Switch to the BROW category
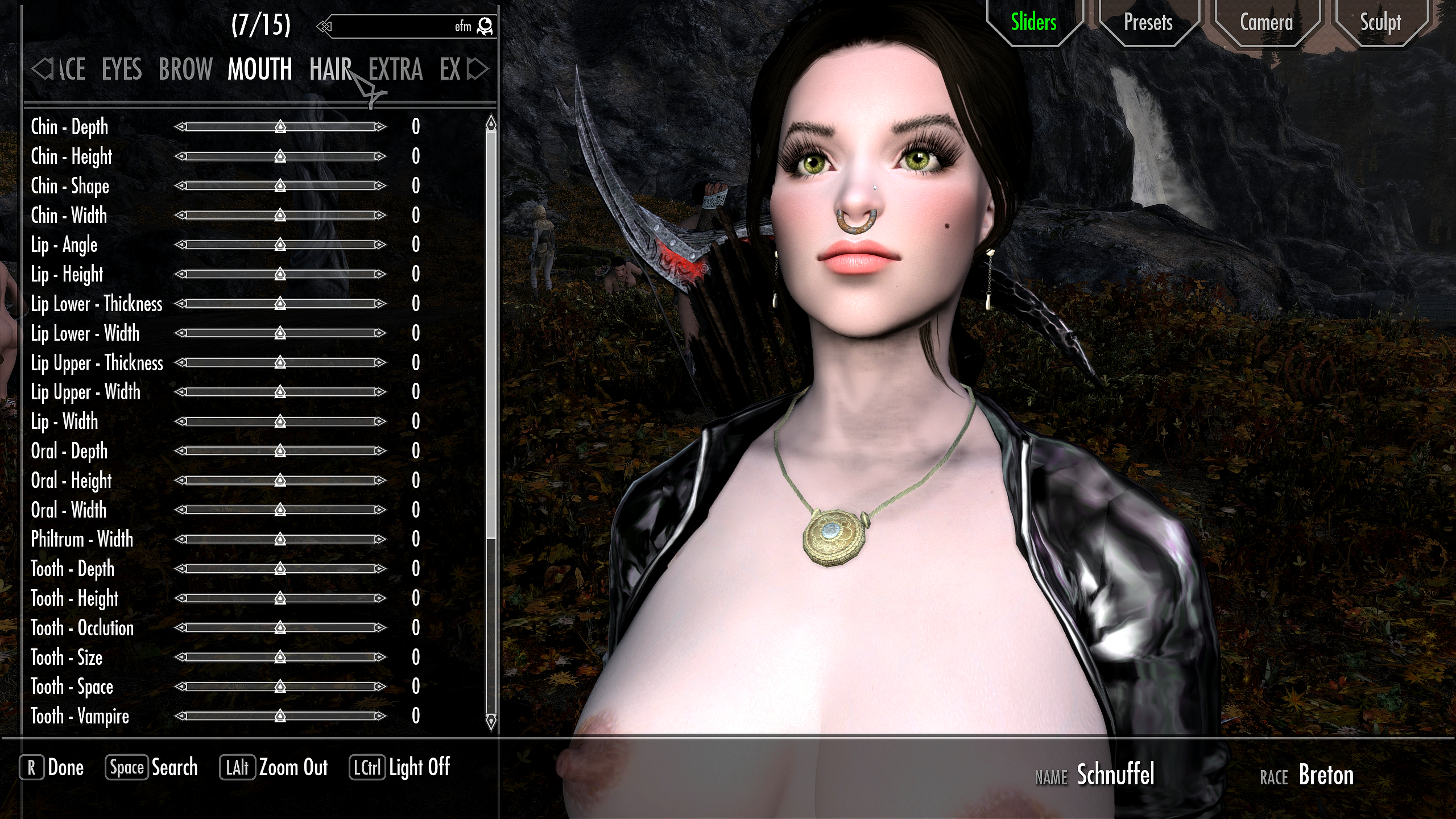The image size is (1456, 819). [x=185, y=69]
